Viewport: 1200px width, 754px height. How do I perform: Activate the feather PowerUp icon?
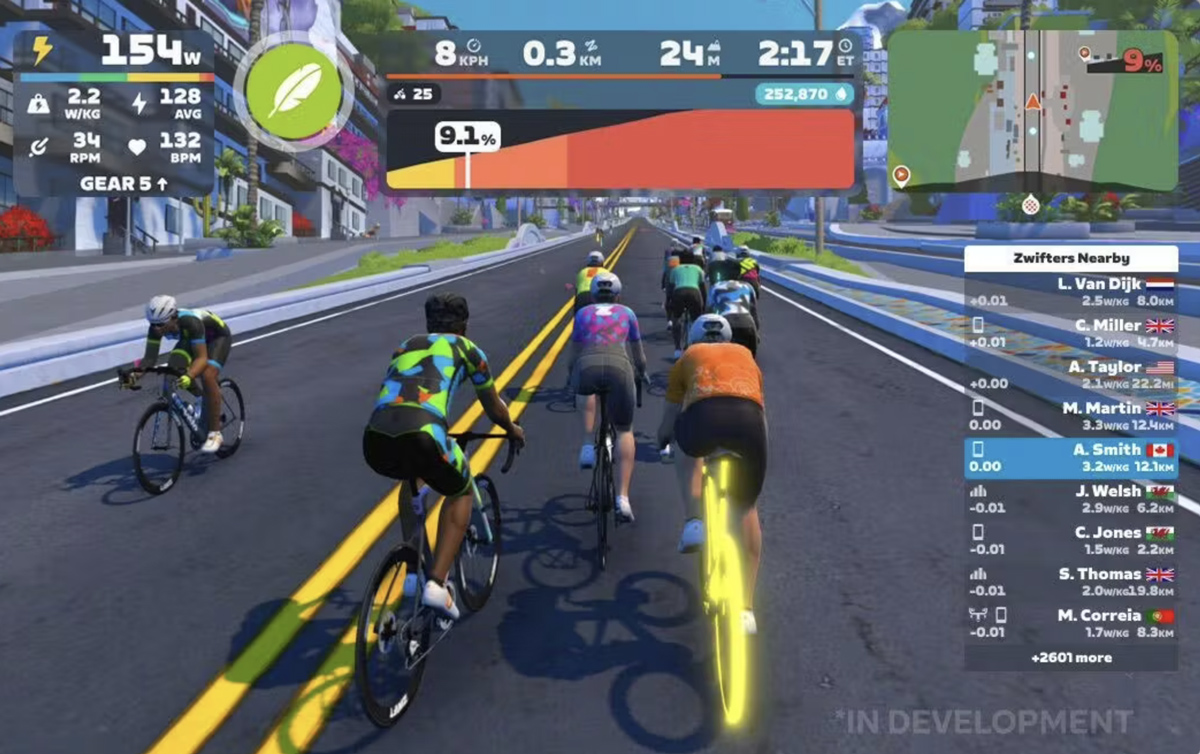tap(294, 91)
